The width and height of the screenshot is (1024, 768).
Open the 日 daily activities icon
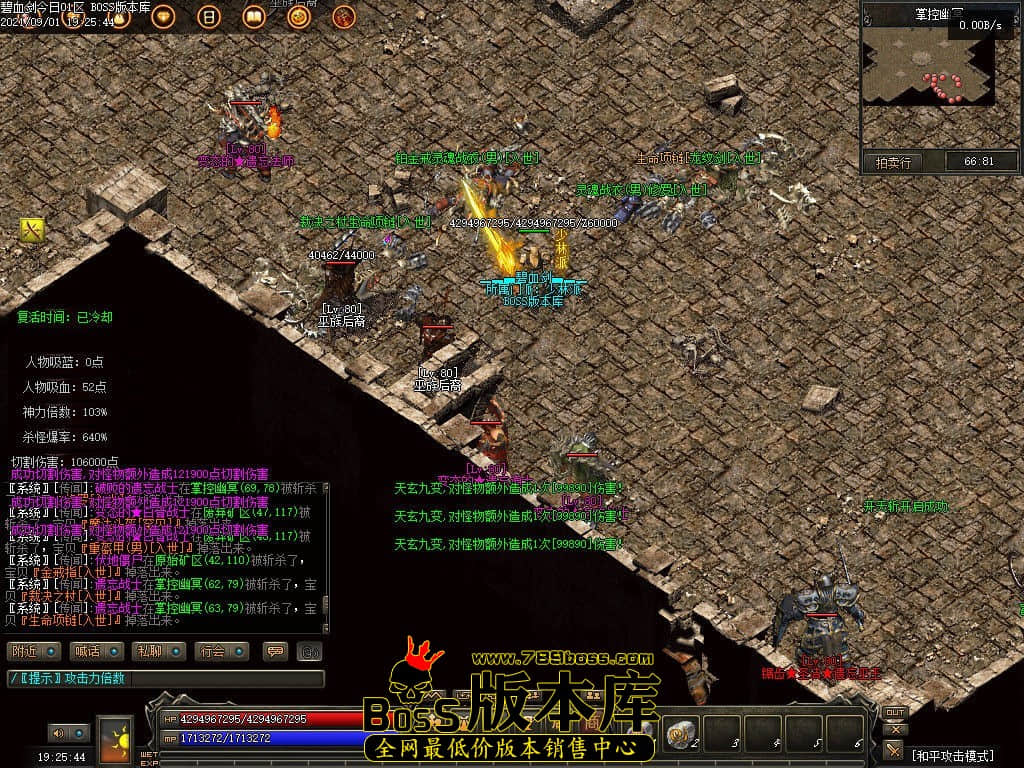[208, 17]
